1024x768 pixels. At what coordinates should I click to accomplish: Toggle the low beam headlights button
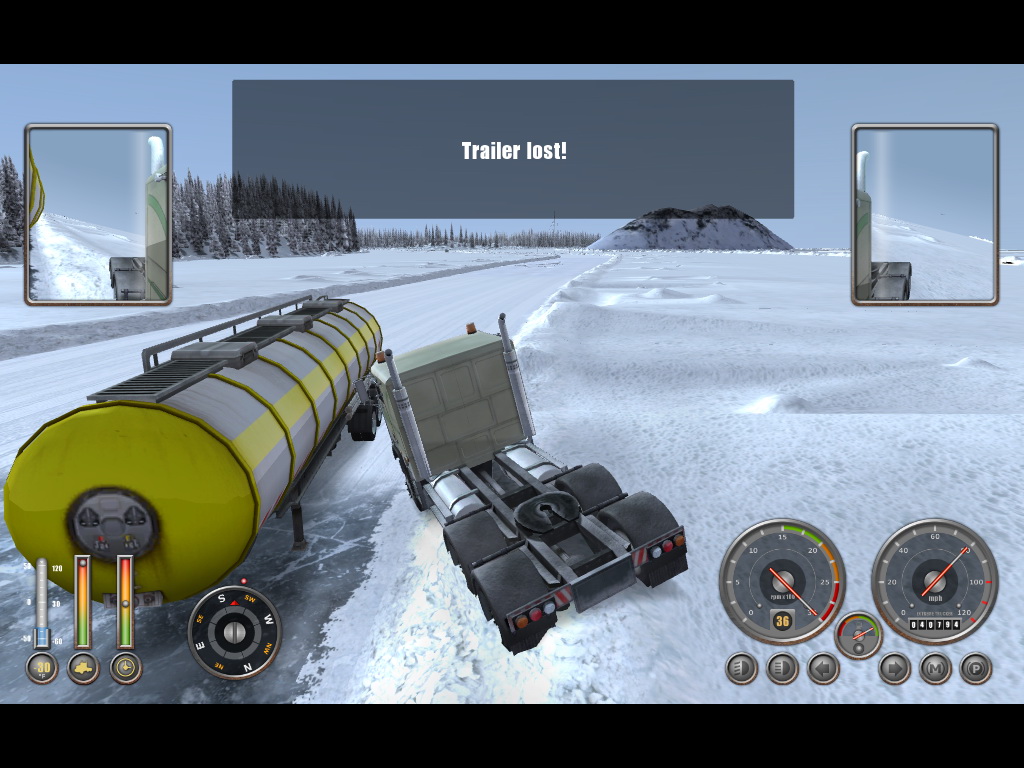741,668
